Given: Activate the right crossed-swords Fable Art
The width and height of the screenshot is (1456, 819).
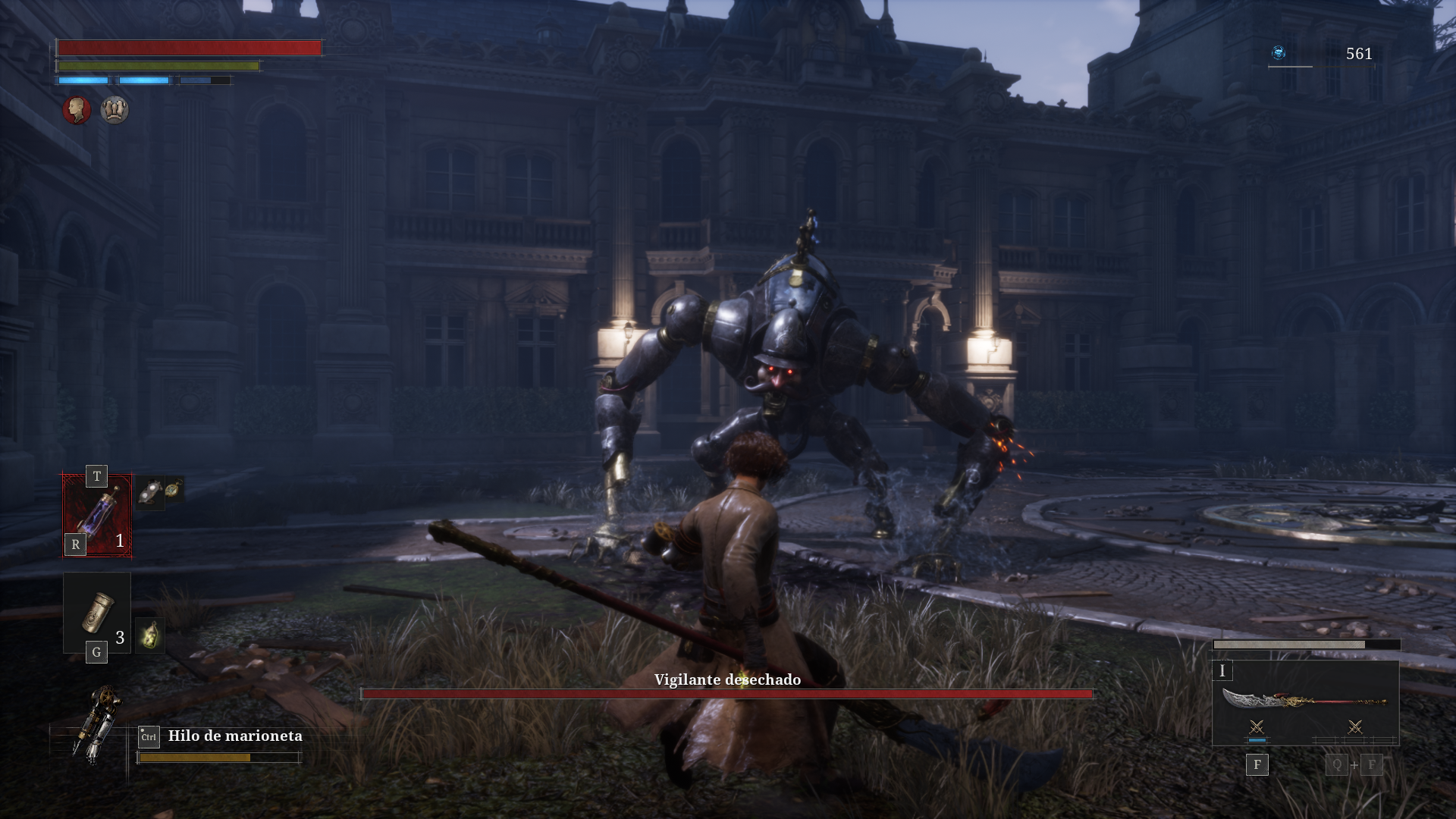Looking at the screenshot, I should [x=1355, y=728].
